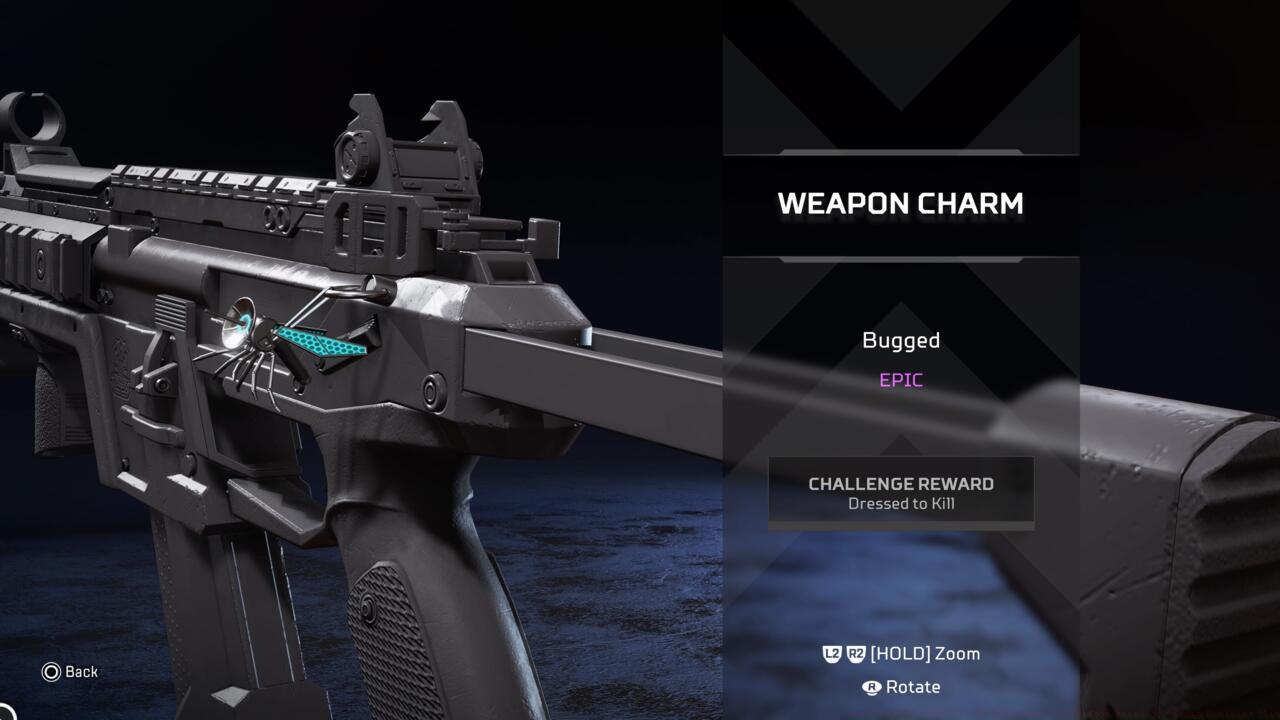This screenshot has height=720, width=1280.
Task: Click the R2 trigger icon in Zoom prompt
Action: (x=857, y=654)
